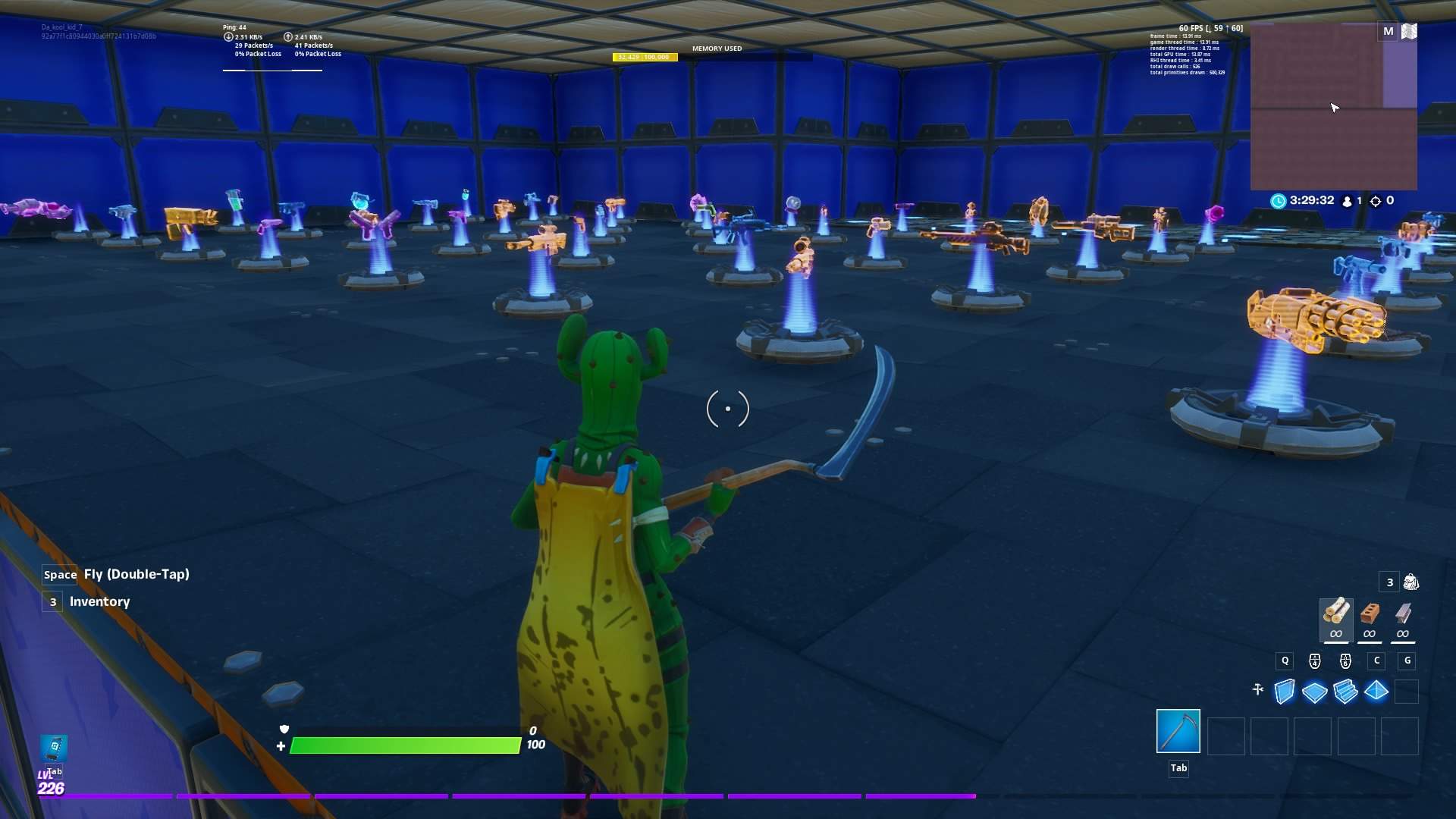Click the Q keybind slot in the build bar
The height and width of the screenshot is (819, 1456).
[x=1285, y=661]
